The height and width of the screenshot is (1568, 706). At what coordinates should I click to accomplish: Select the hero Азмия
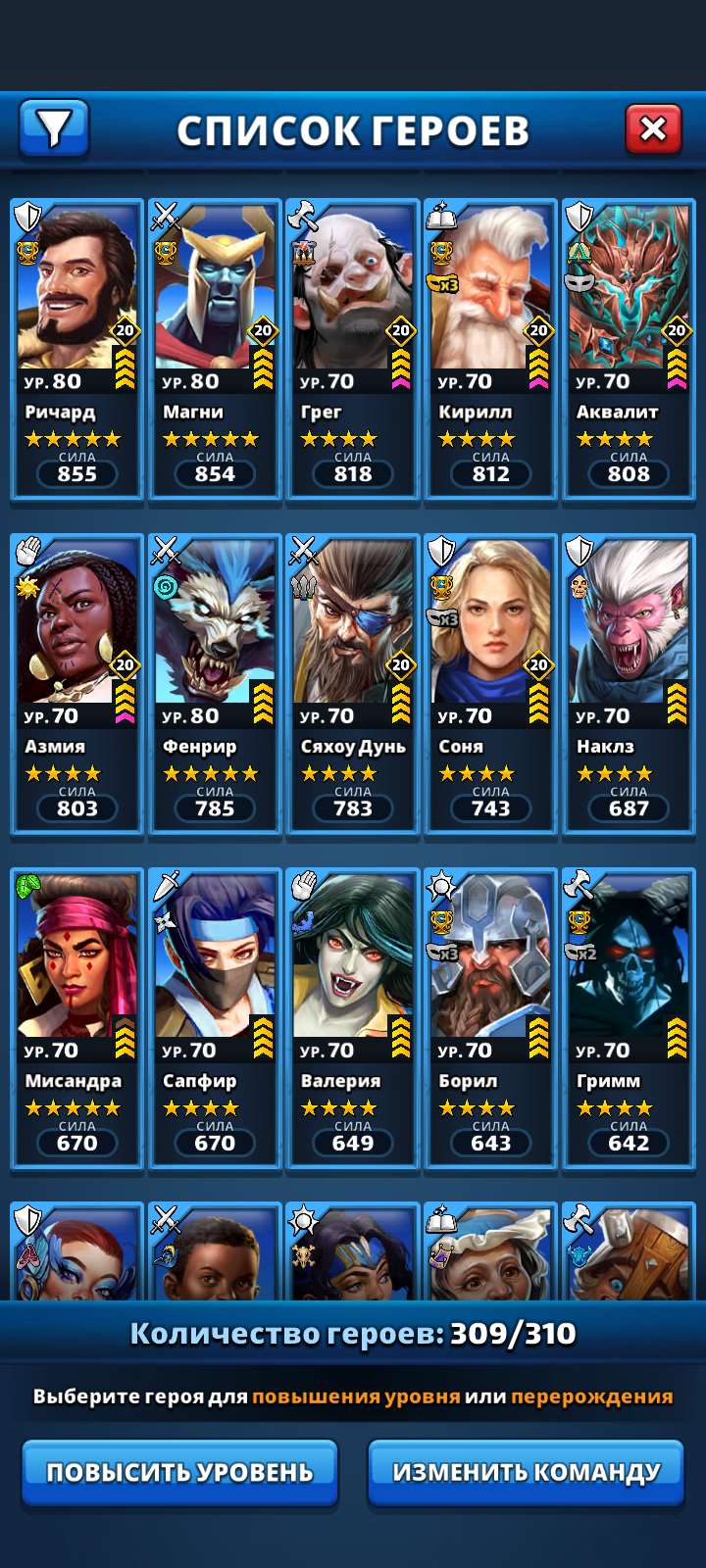click(76, 683)
